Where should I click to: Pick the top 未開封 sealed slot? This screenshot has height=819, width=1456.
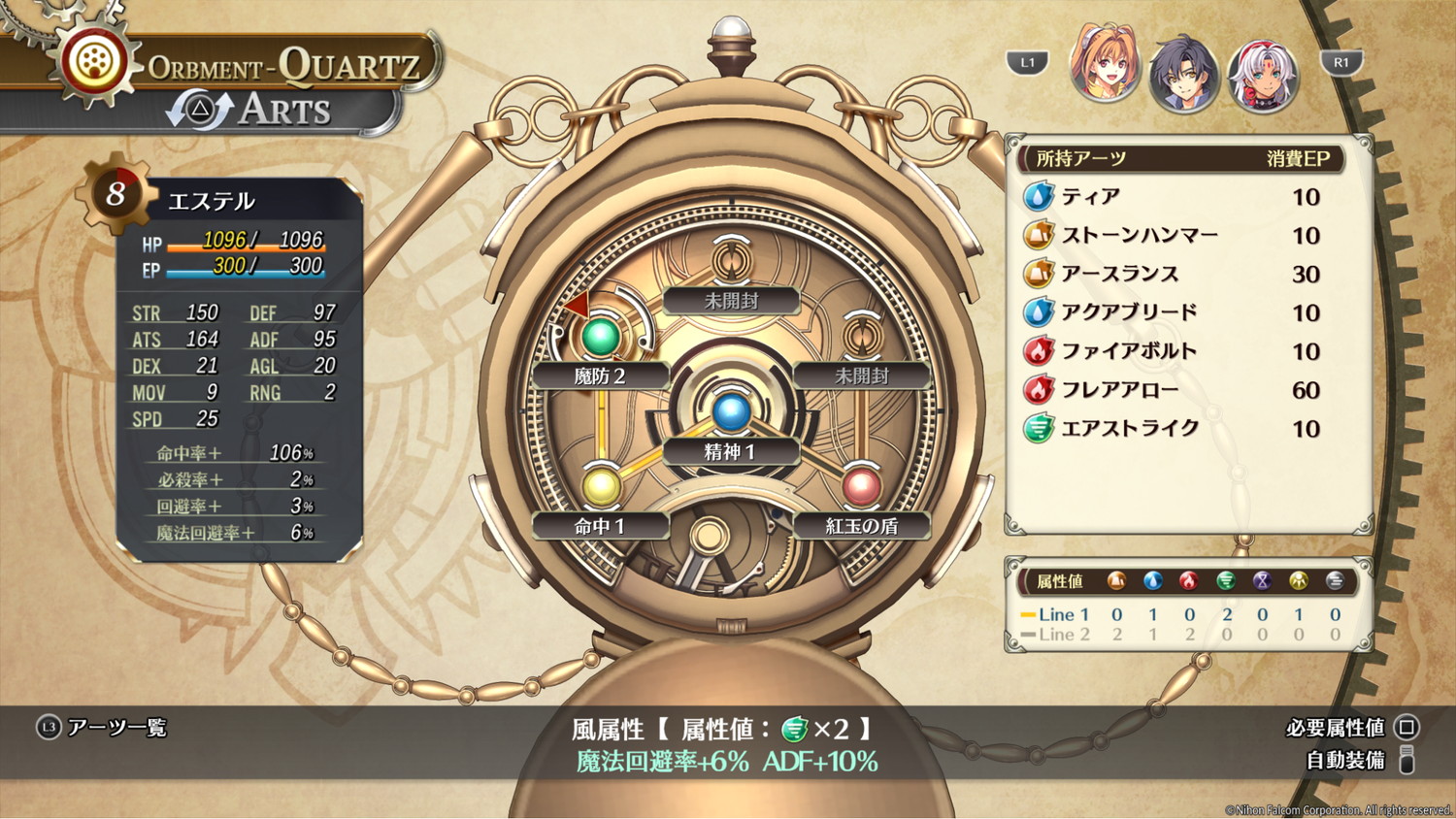click(730, 262)
